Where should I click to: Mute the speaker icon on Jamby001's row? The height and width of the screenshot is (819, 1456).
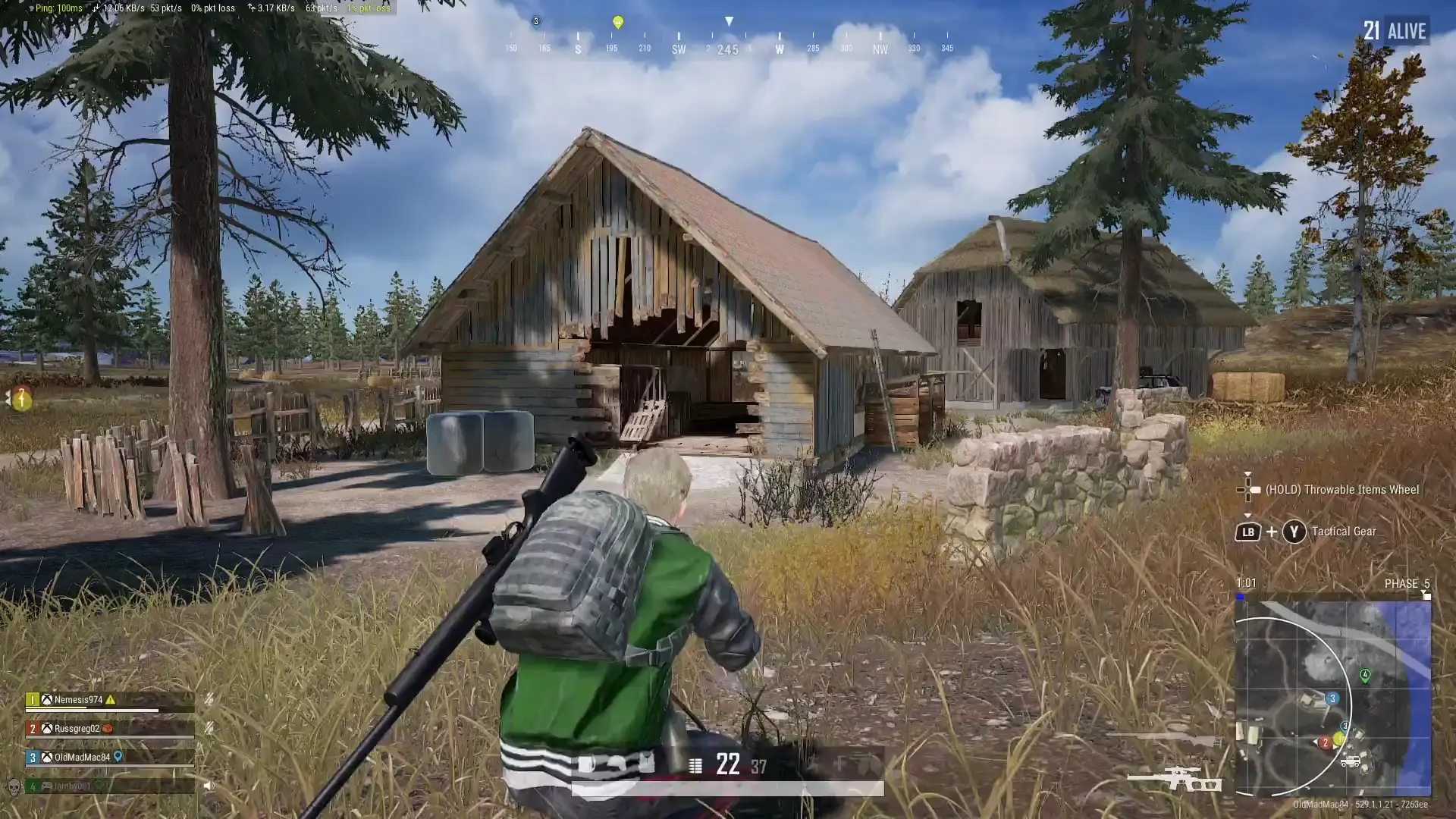pos(210,786)
